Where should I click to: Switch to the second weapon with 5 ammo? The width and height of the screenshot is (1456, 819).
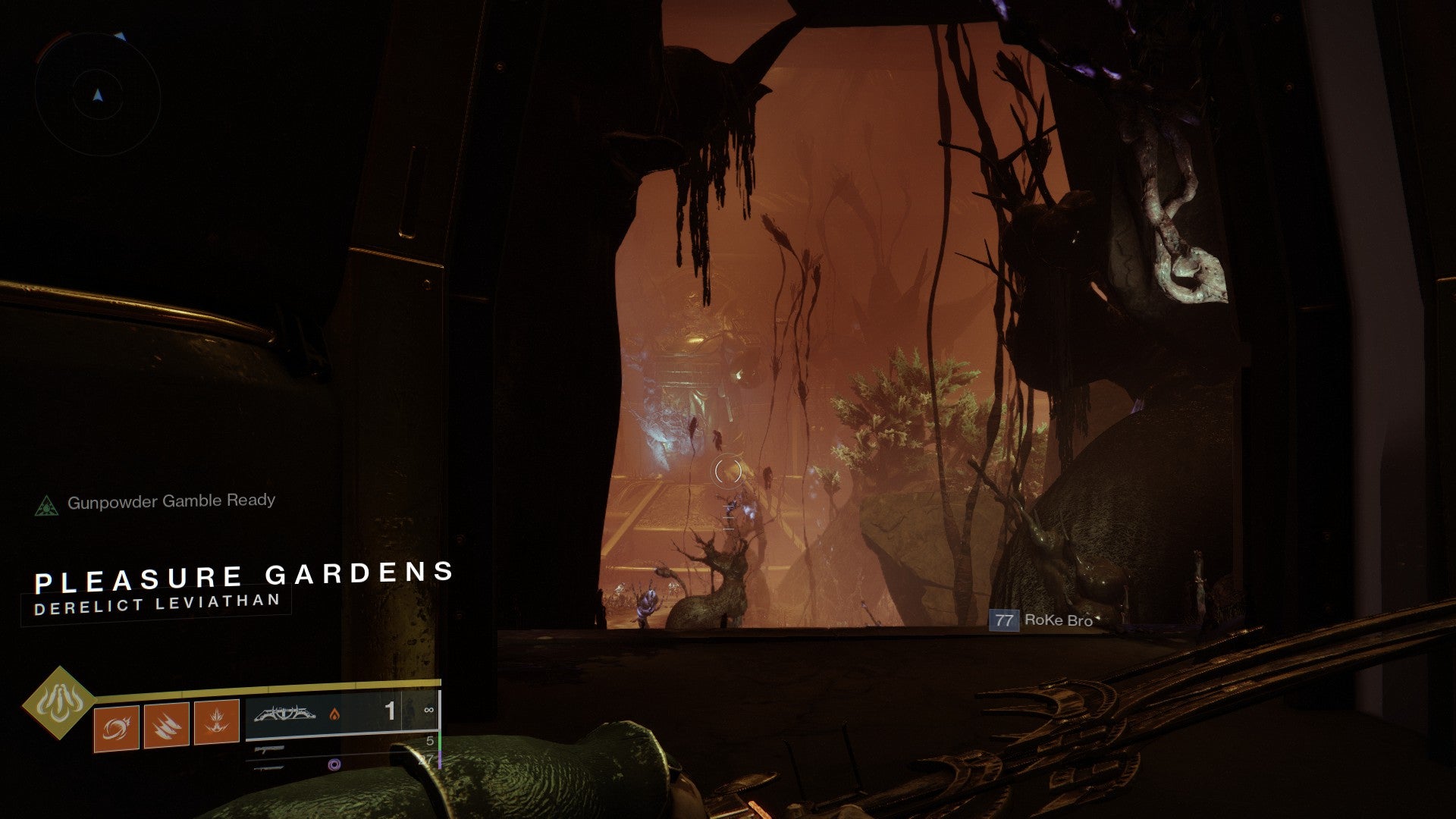341,745
